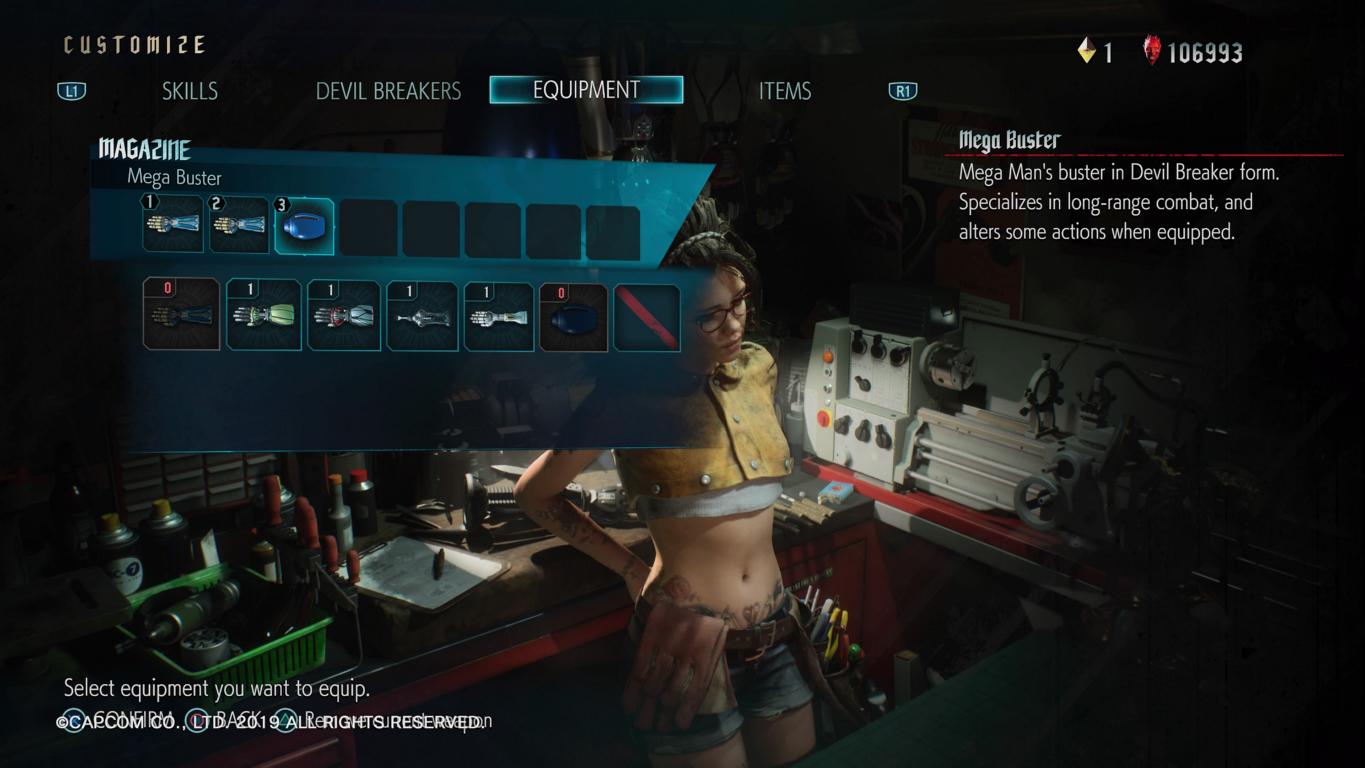Choose the slim silver Devil Breaker
This screenshot has height=768, width=1365.
422,315
